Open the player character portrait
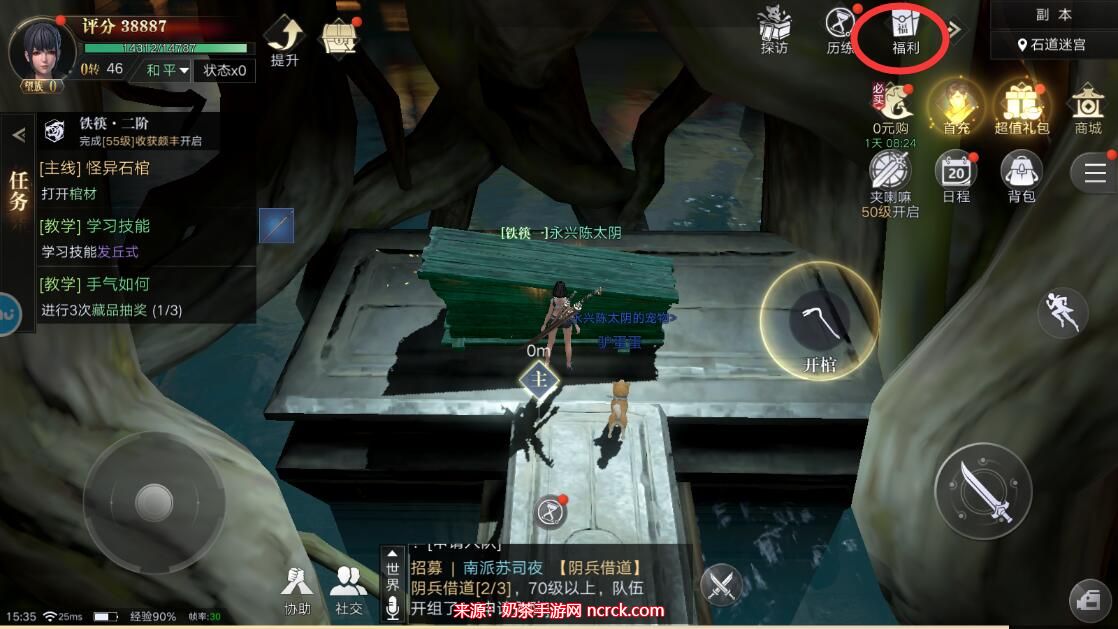The width and height of the screenshot is (1118, 629). (41, 50)
